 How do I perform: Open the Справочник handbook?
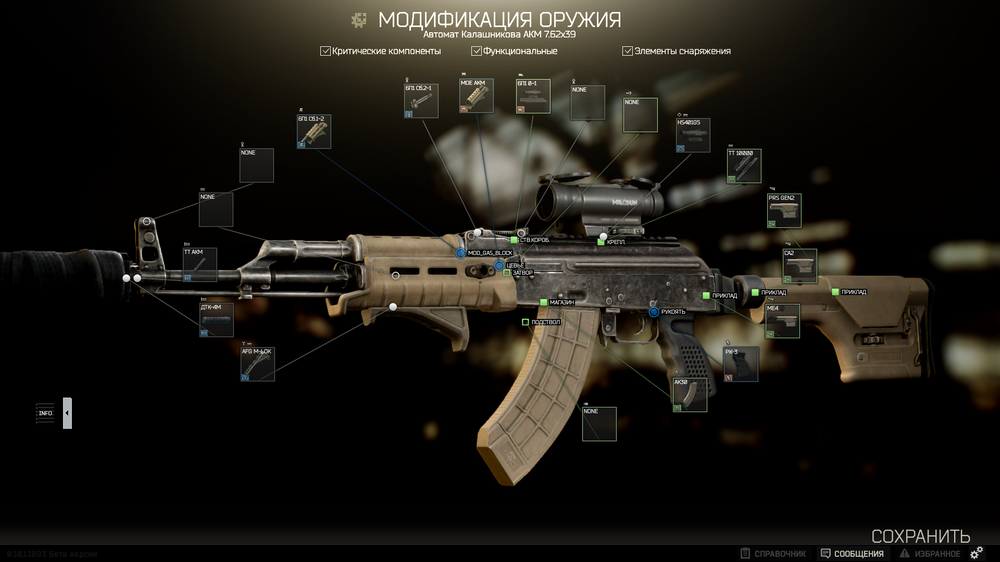coord(773,553)
